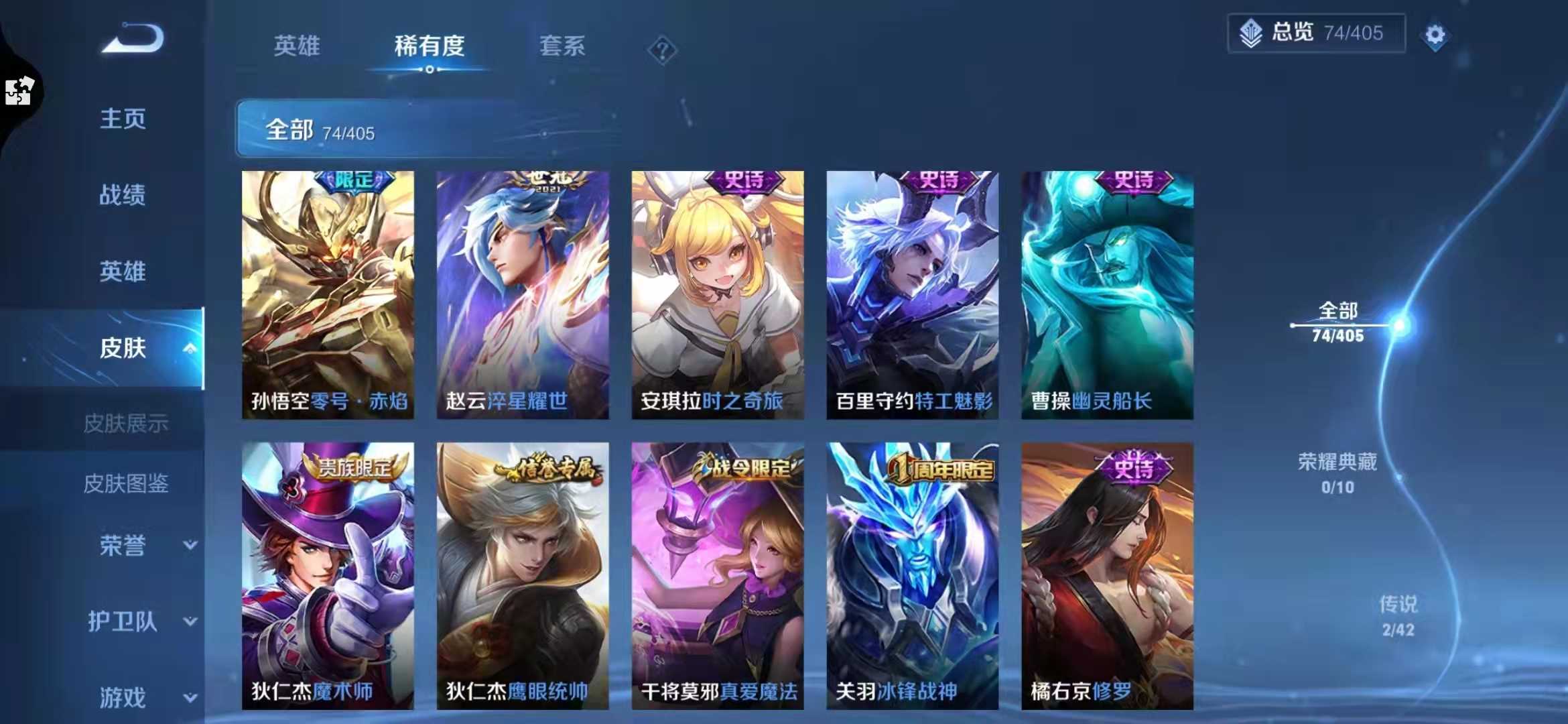
Task: Expand the 游戏 sidebar section
Action: [190, 697]
